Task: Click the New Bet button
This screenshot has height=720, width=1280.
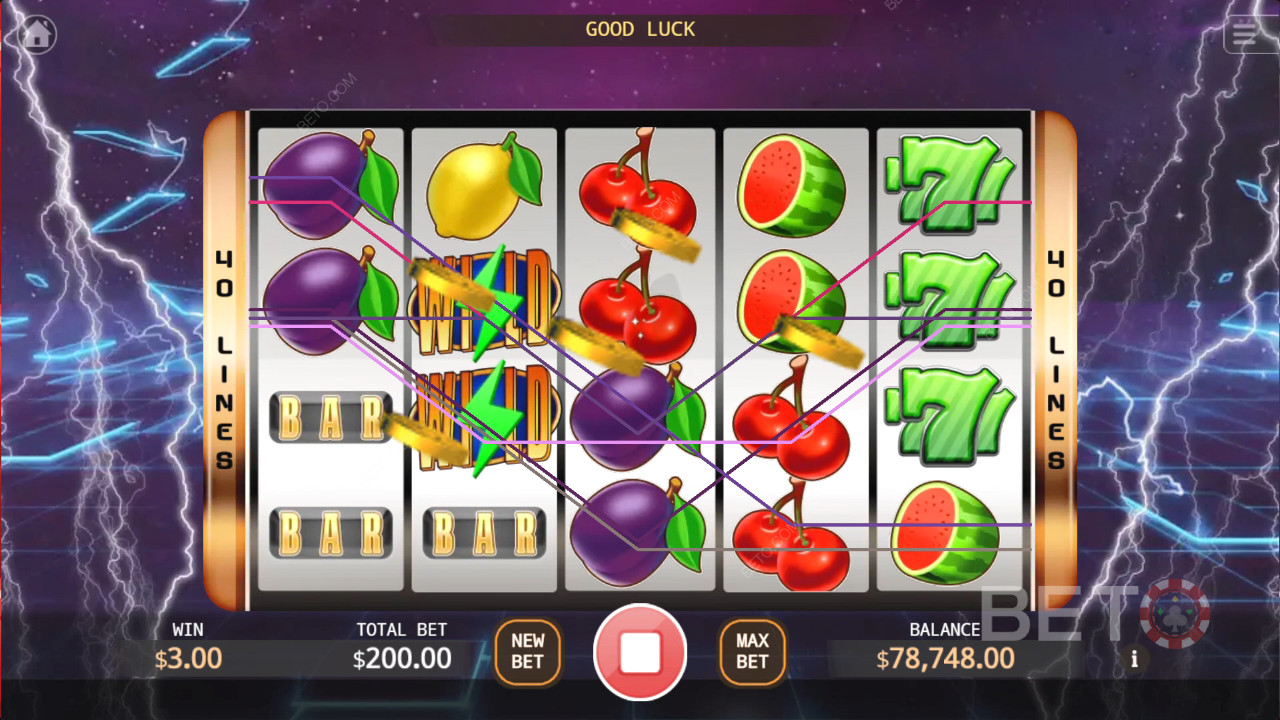Action: (527, 651)
